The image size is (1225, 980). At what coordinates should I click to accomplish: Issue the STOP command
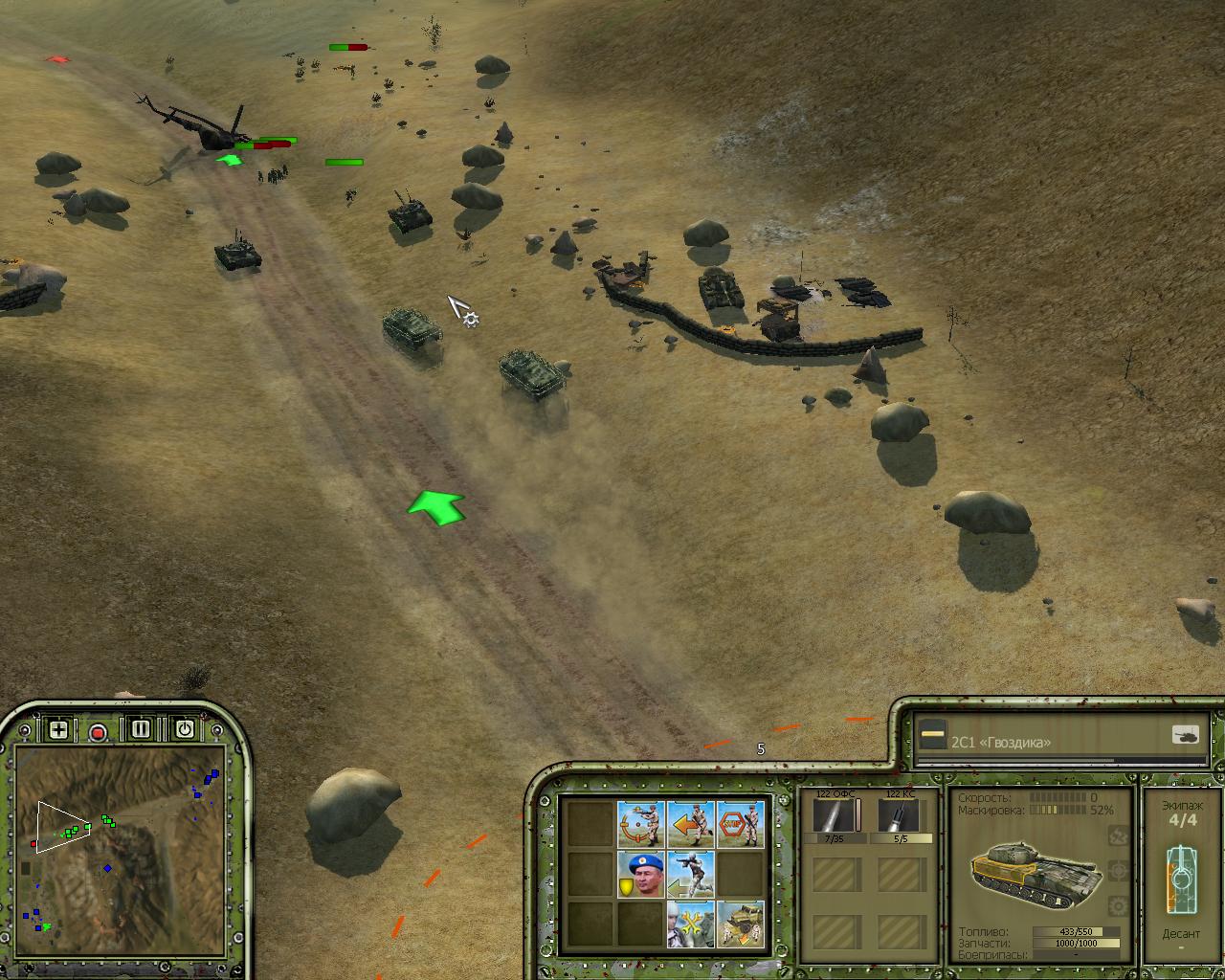[x=740, y=824]
